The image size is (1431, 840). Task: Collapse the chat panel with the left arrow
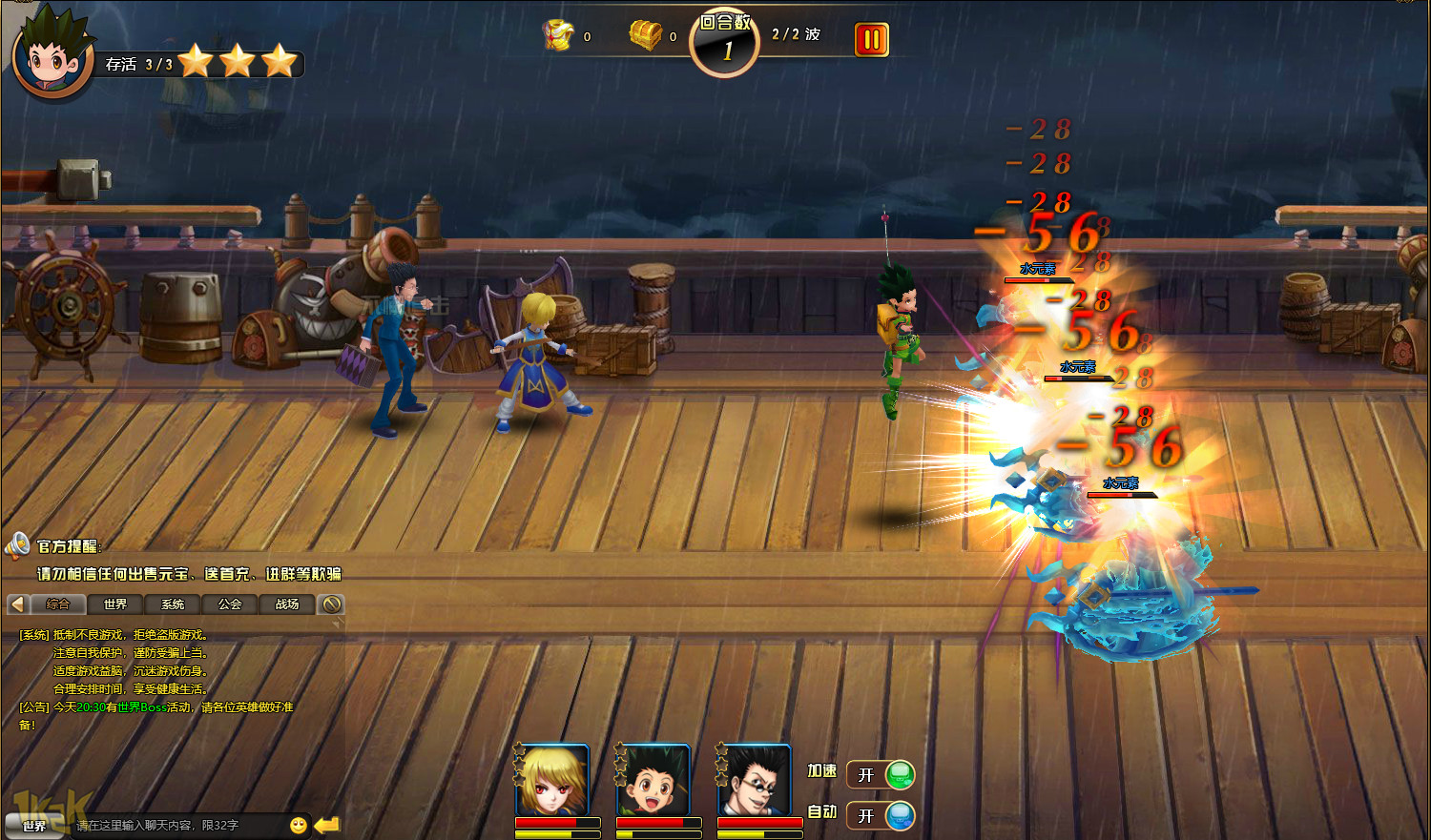pyautogui.click(x=17, y=604)
